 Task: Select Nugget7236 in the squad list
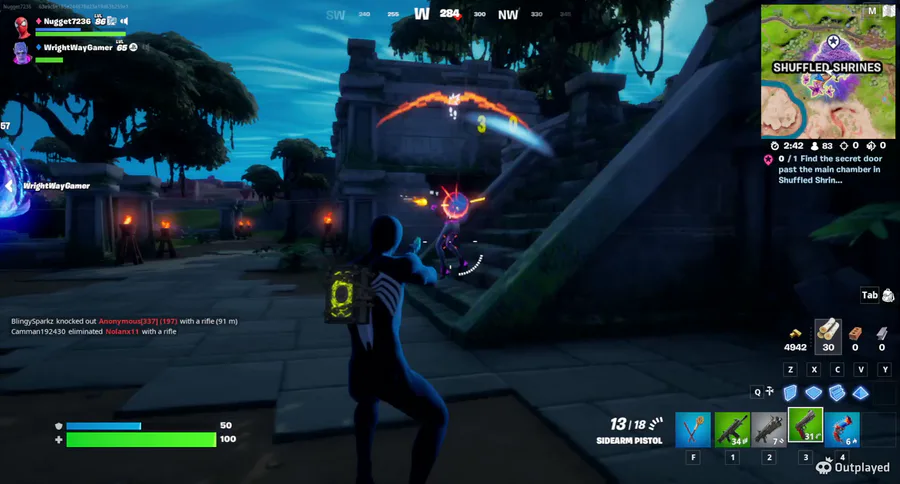68,20
